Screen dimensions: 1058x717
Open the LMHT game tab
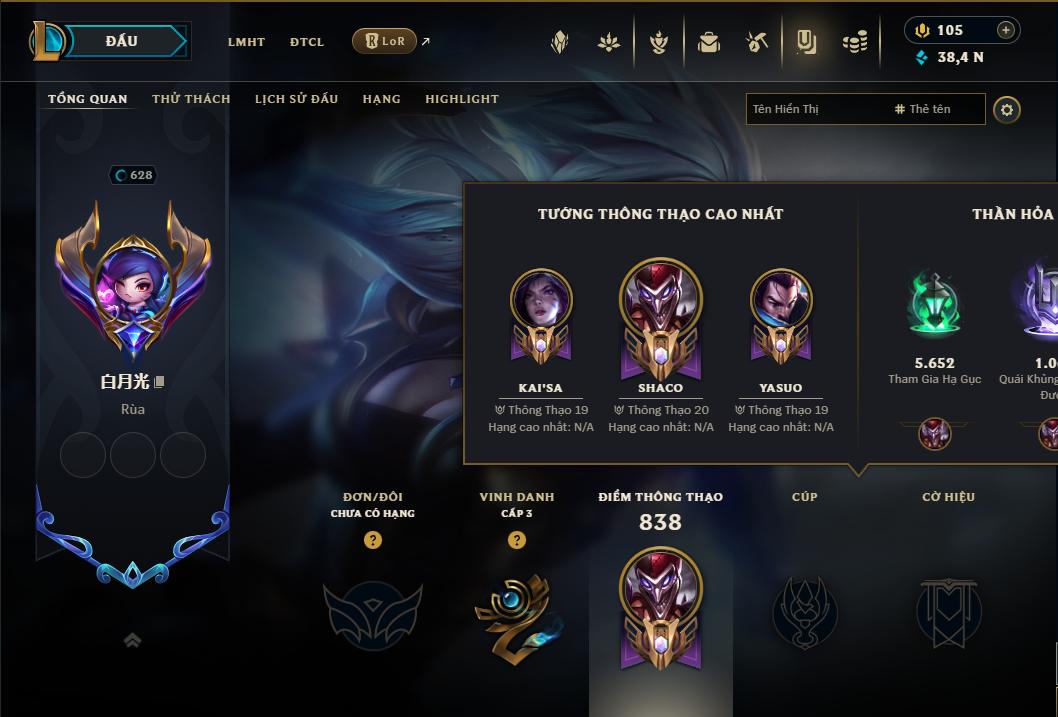pos(246,42)
